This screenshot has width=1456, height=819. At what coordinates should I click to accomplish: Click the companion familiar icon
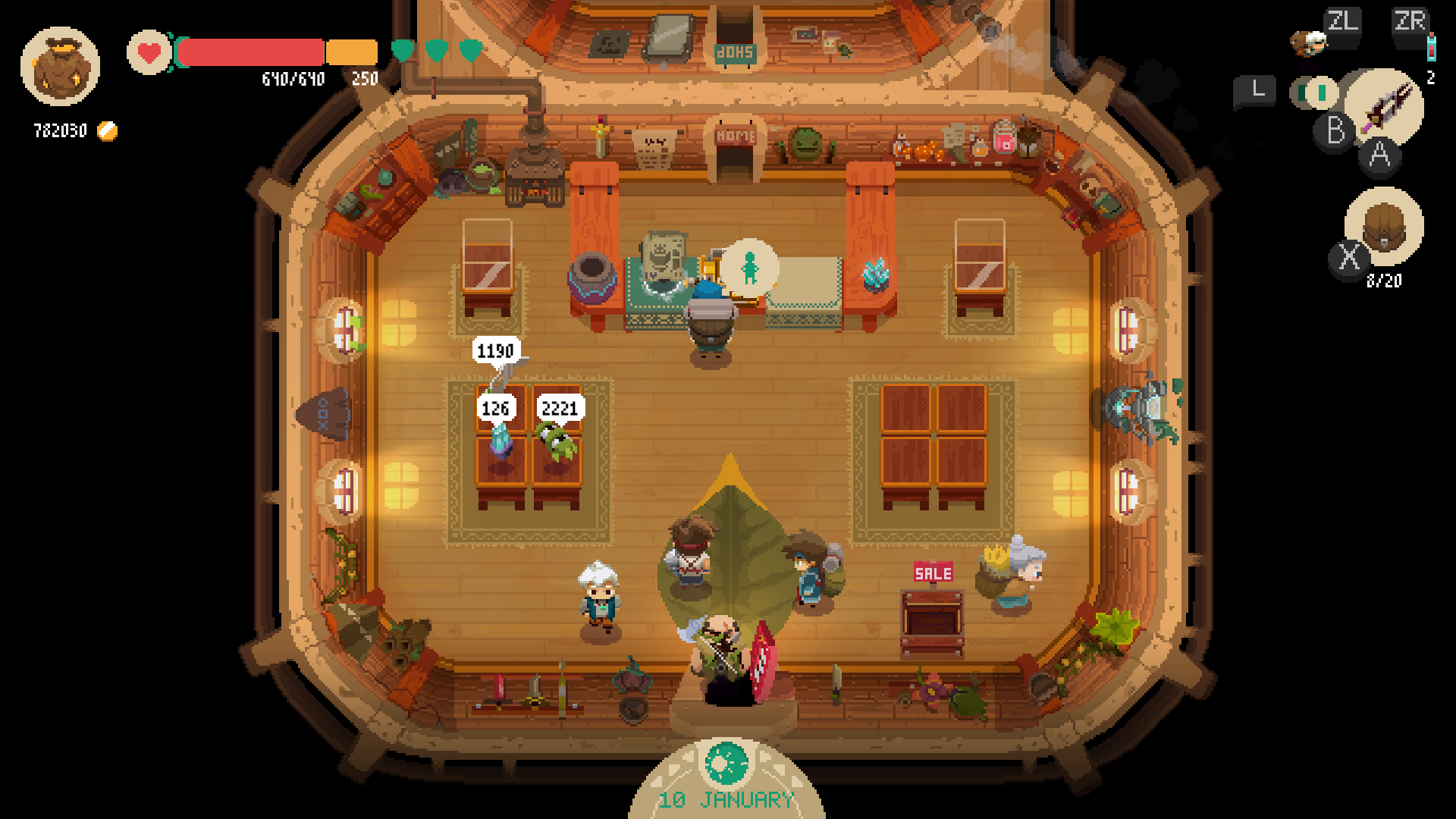(x=1309, y=43)
